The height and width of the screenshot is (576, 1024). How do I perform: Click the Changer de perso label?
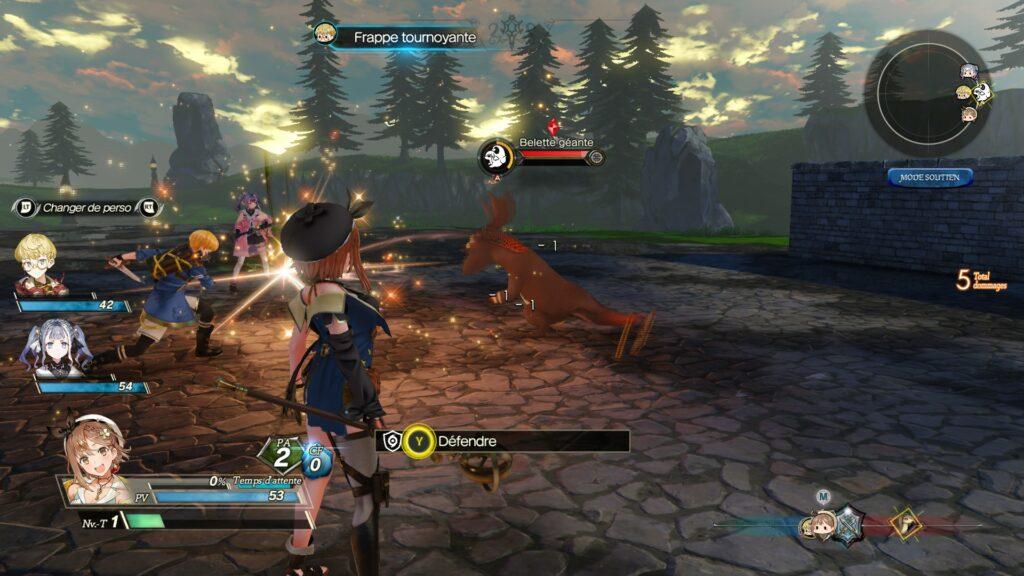tap(86, 208)
